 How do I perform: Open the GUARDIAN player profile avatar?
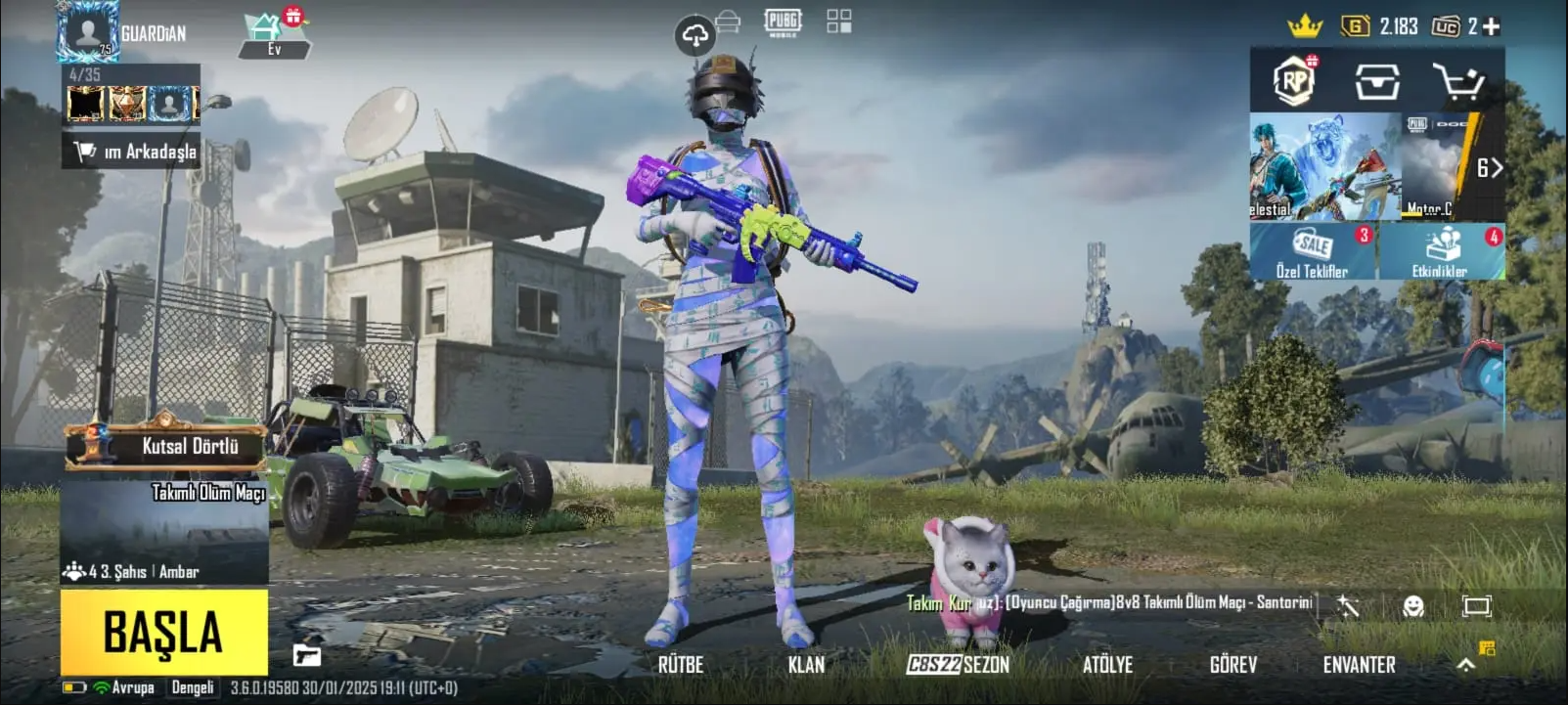tap(88, 31)
